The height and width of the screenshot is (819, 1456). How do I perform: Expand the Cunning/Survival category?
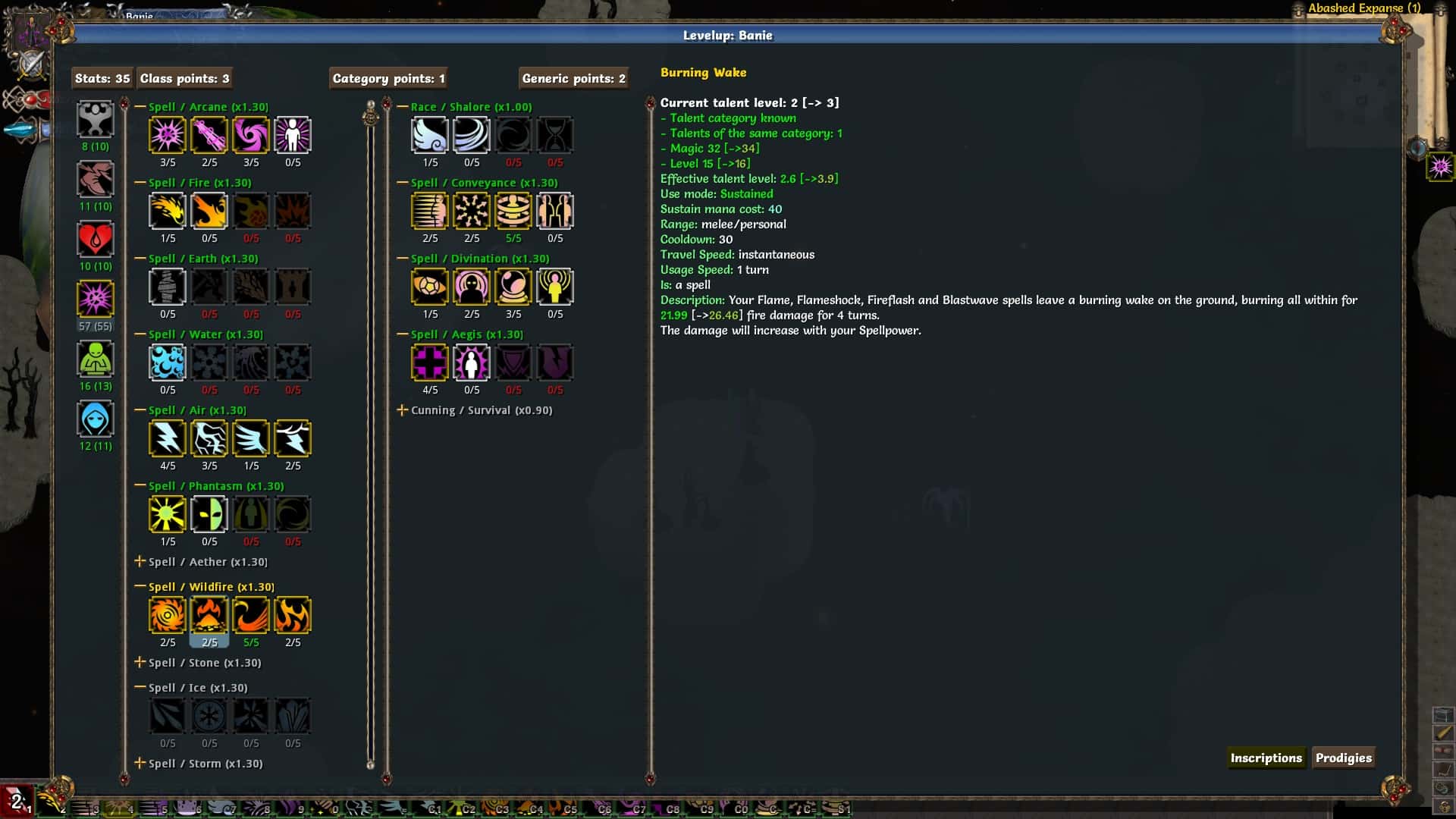click(x=403, y=409)
